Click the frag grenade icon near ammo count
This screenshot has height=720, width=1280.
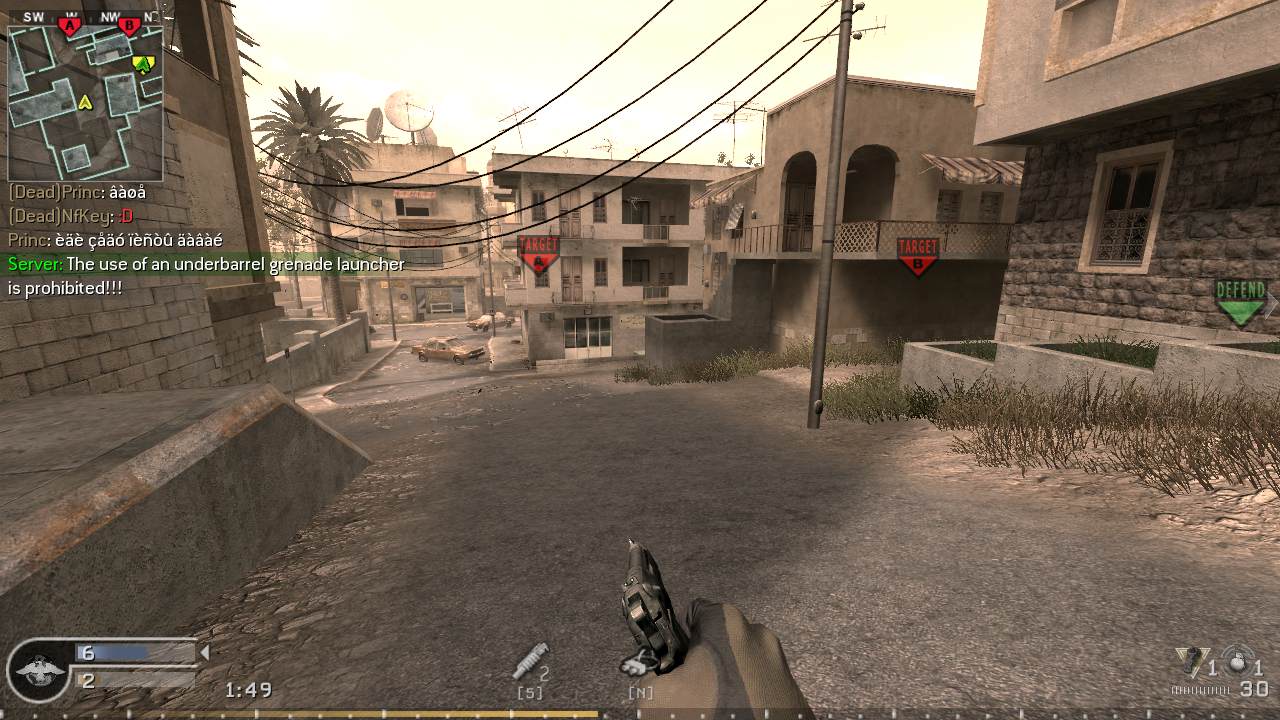tap(1237, 662)
